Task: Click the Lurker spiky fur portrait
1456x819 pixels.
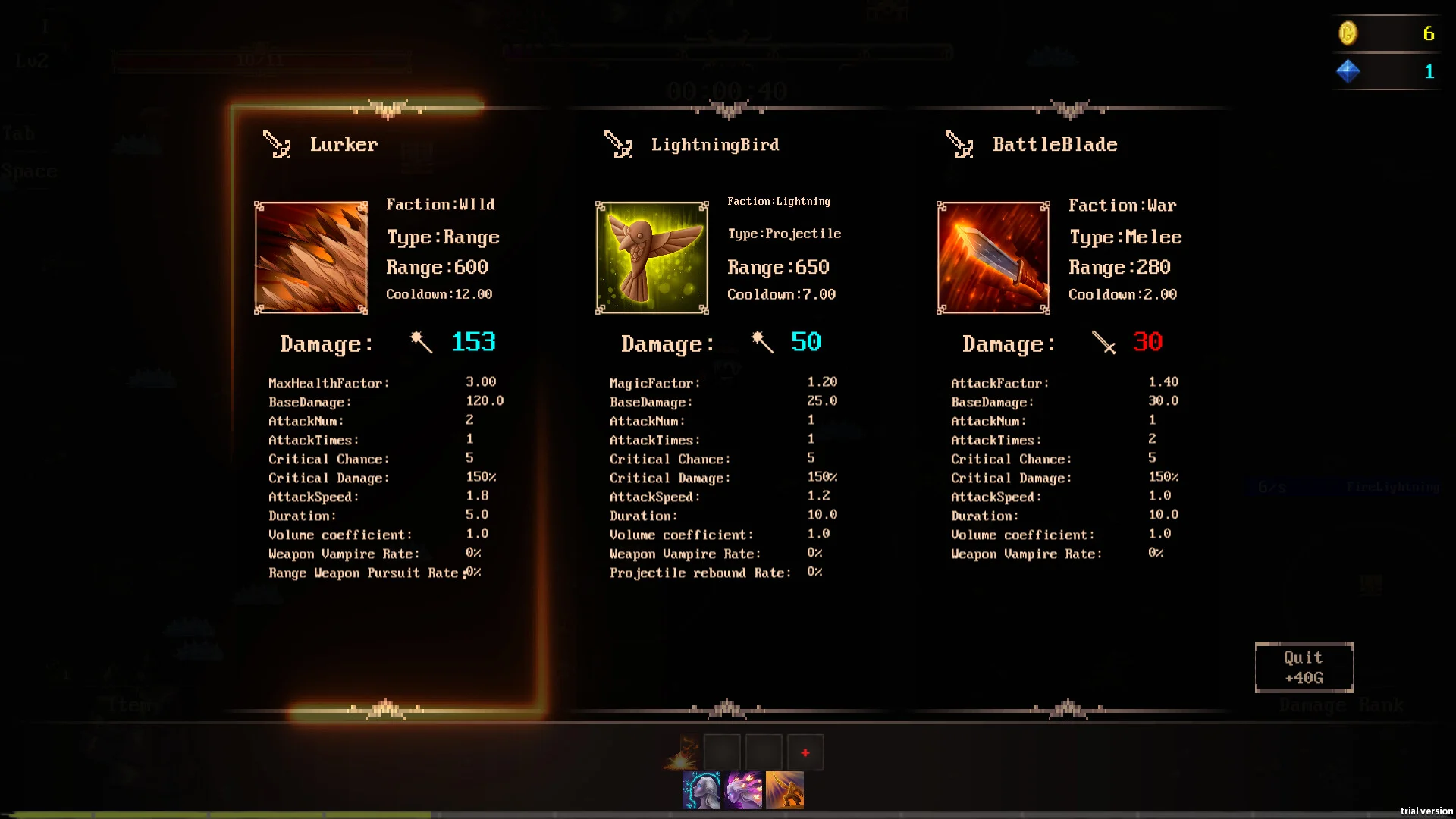Action: (311, 258)
